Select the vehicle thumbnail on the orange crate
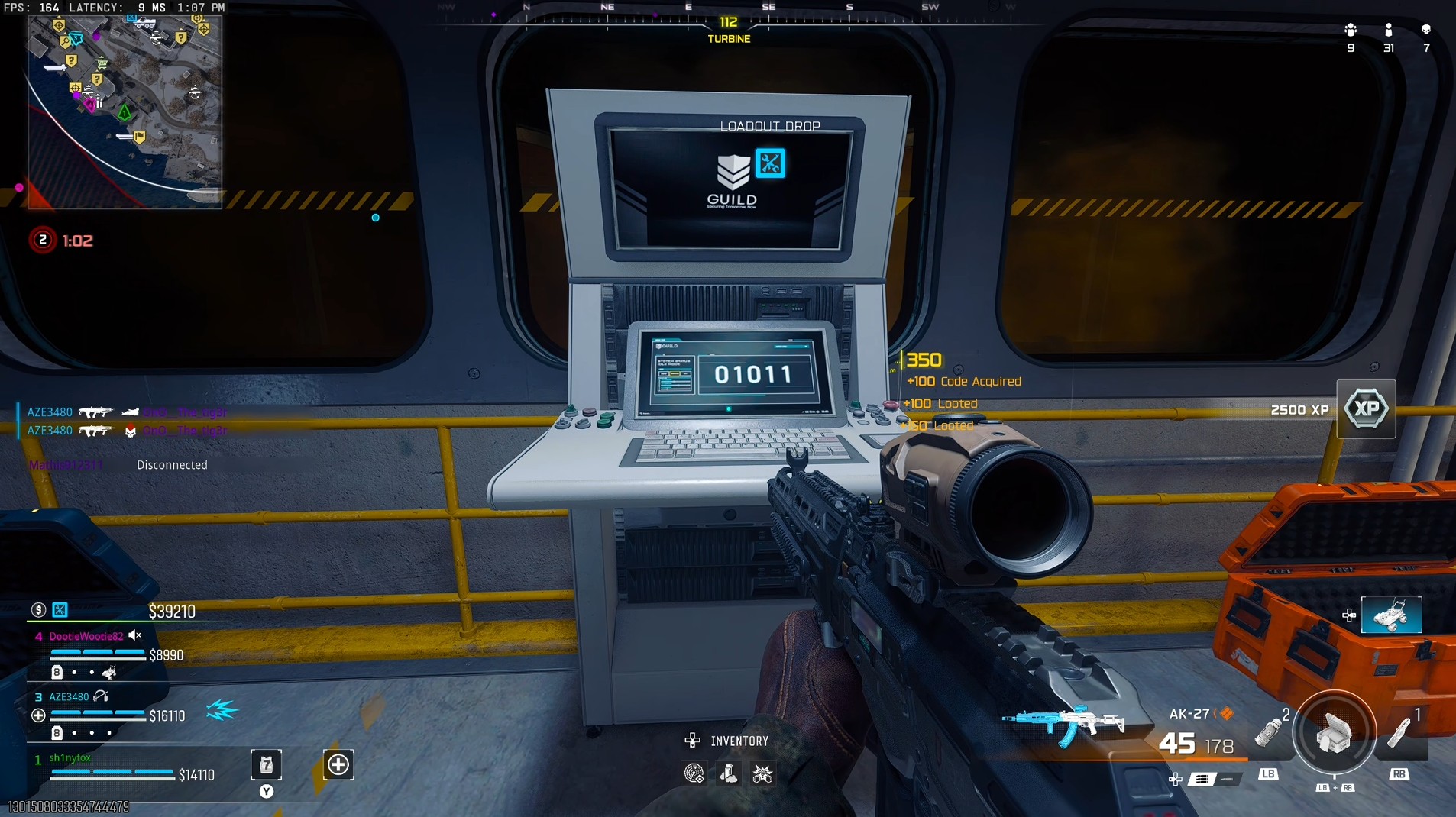 (1393, 615)
